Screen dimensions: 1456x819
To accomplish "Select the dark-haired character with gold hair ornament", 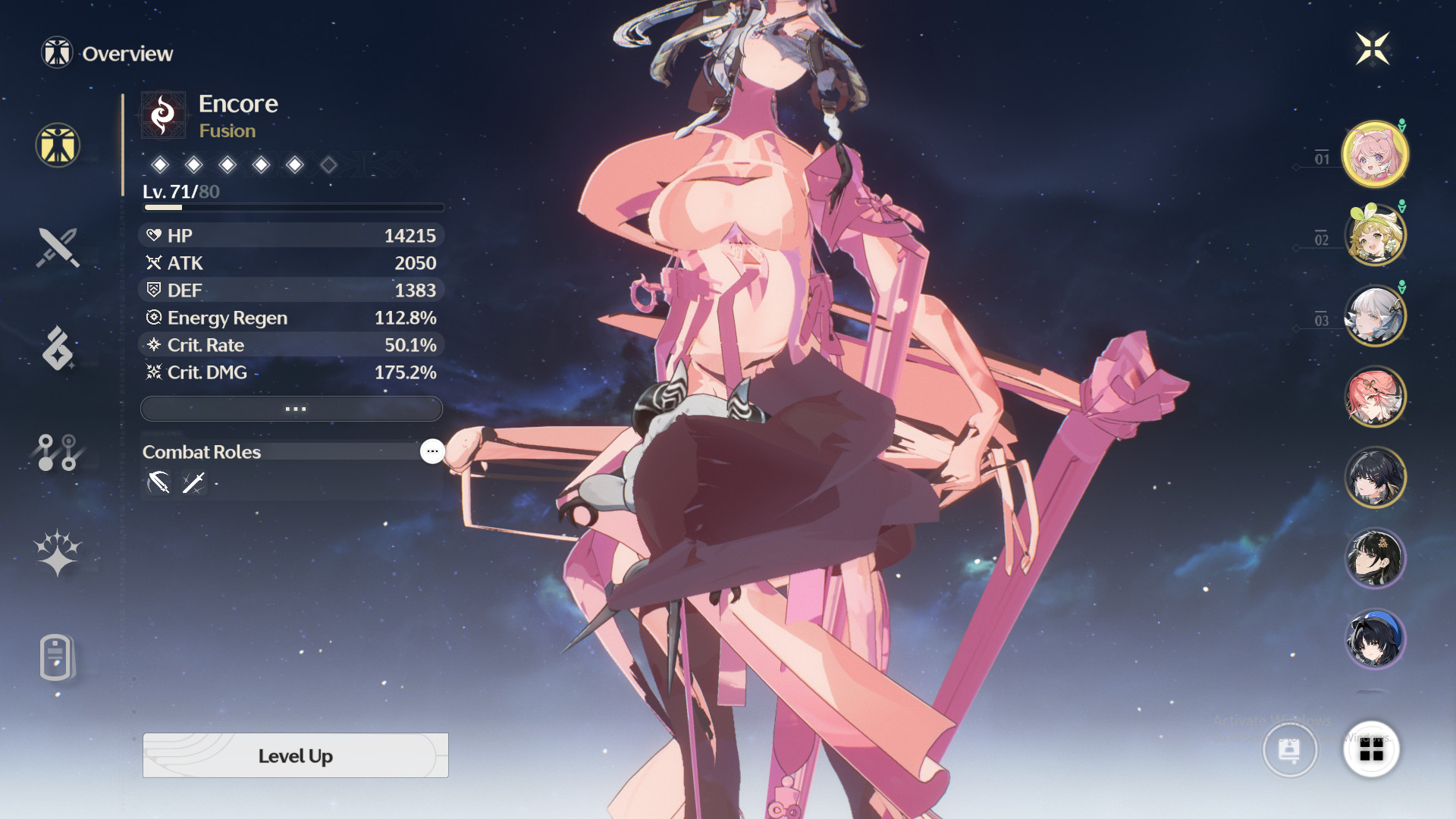I will (1375, 558).
